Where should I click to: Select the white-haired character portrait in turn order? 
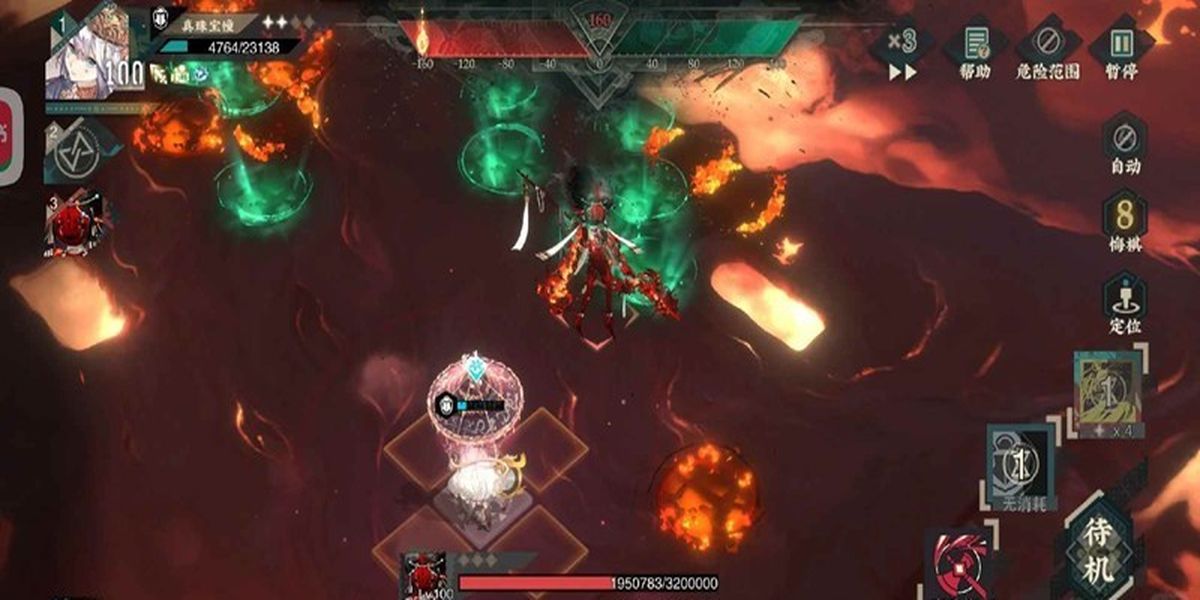88,52
